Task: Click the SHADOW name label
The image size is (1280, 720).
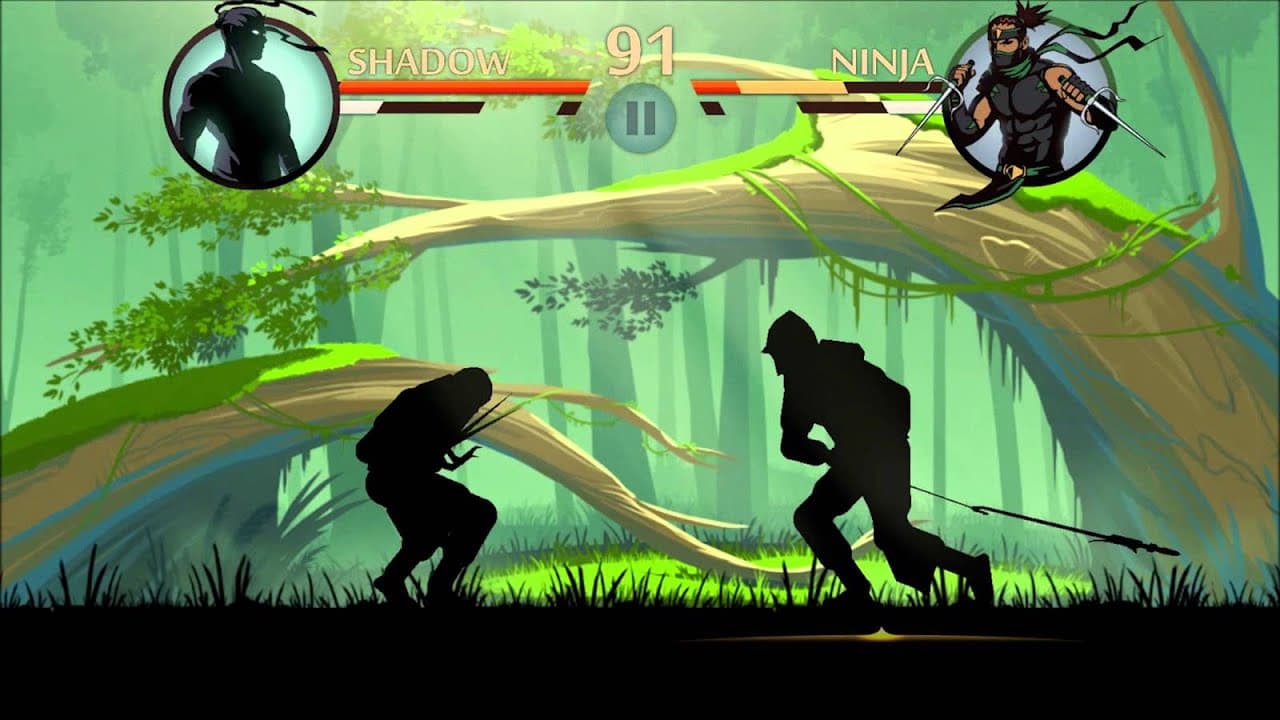Action: (430, 60)
